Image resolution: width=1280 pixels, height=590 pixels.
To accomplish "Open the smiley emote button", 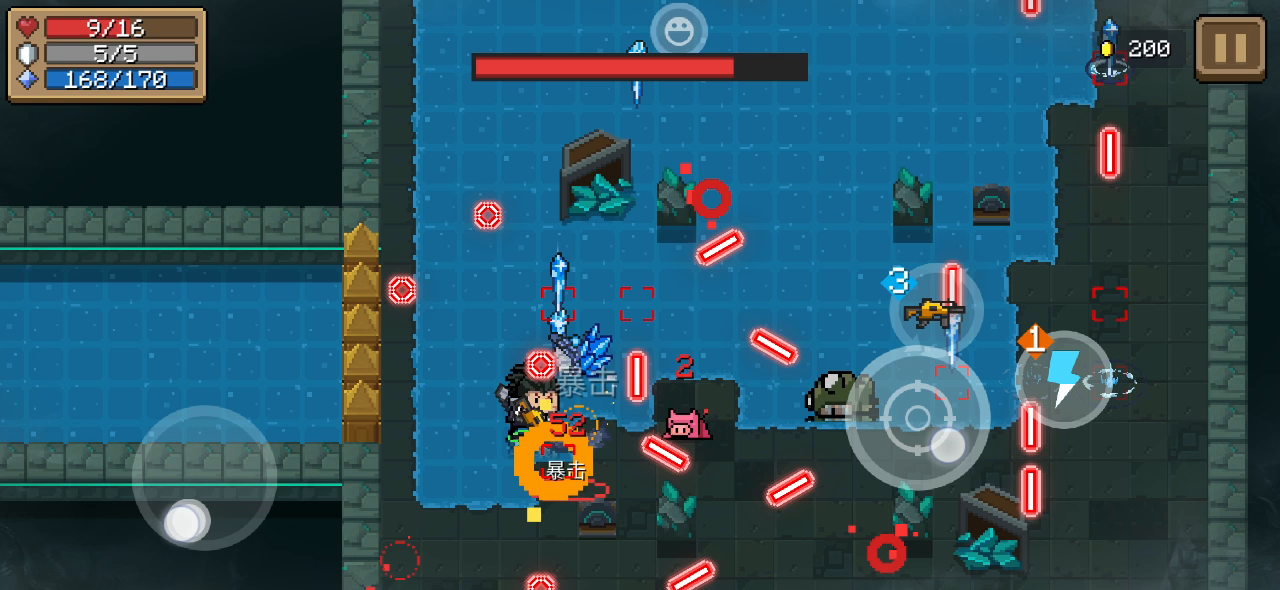I will (679, 29).
